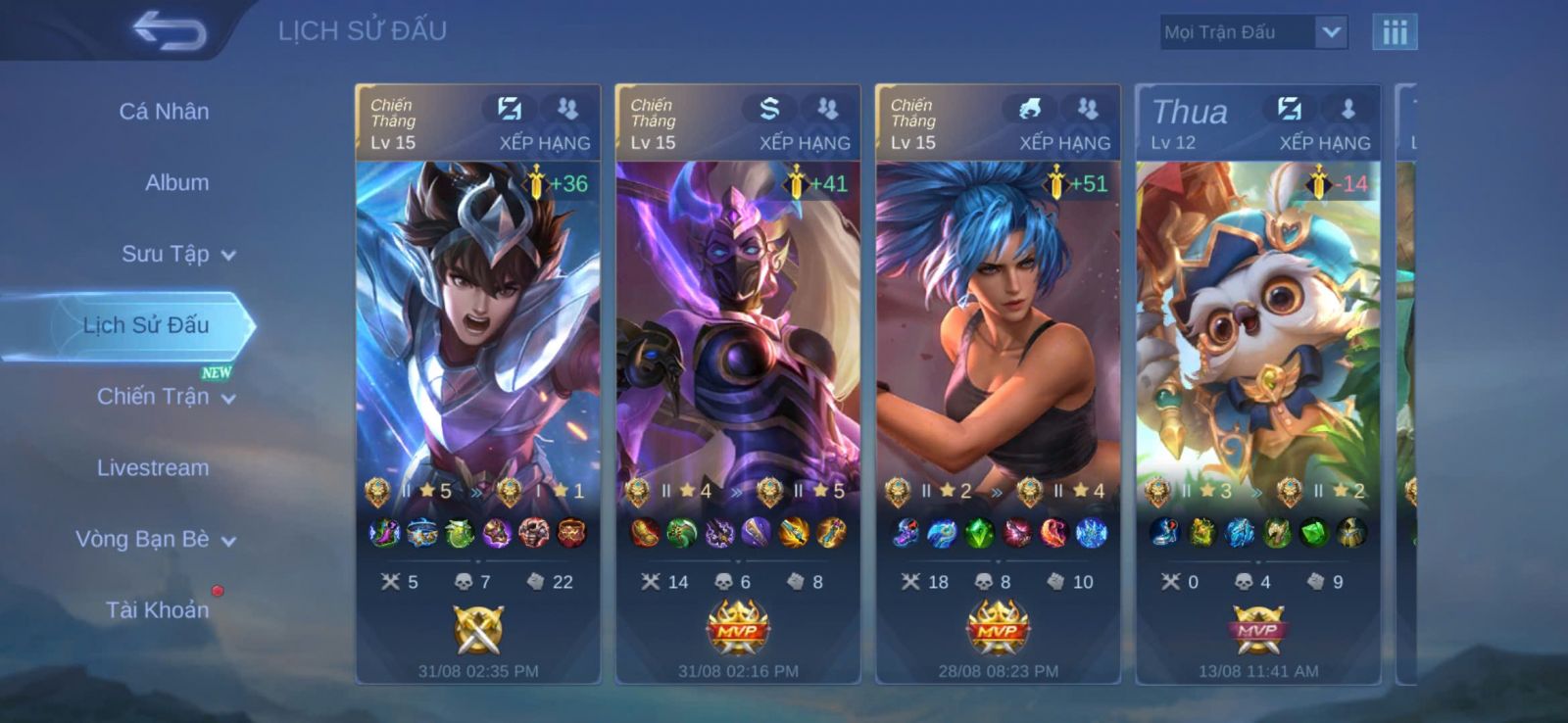View the +41 MVP match from 02:16 PM

[738, 382]
